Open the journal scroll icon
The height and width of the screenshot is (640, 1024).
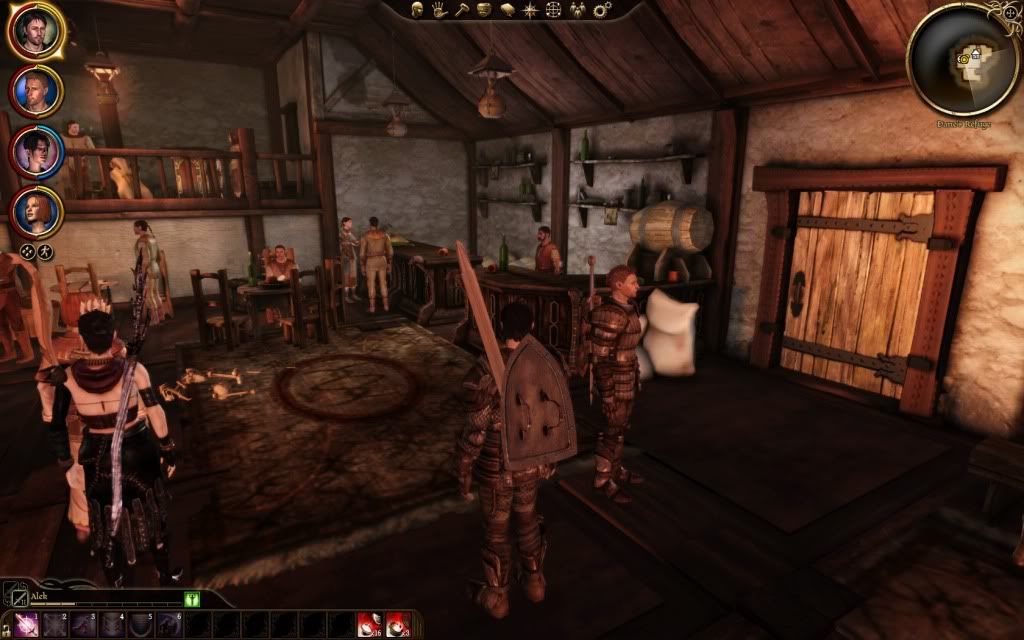pyautogui.click(x=506, y=10)
